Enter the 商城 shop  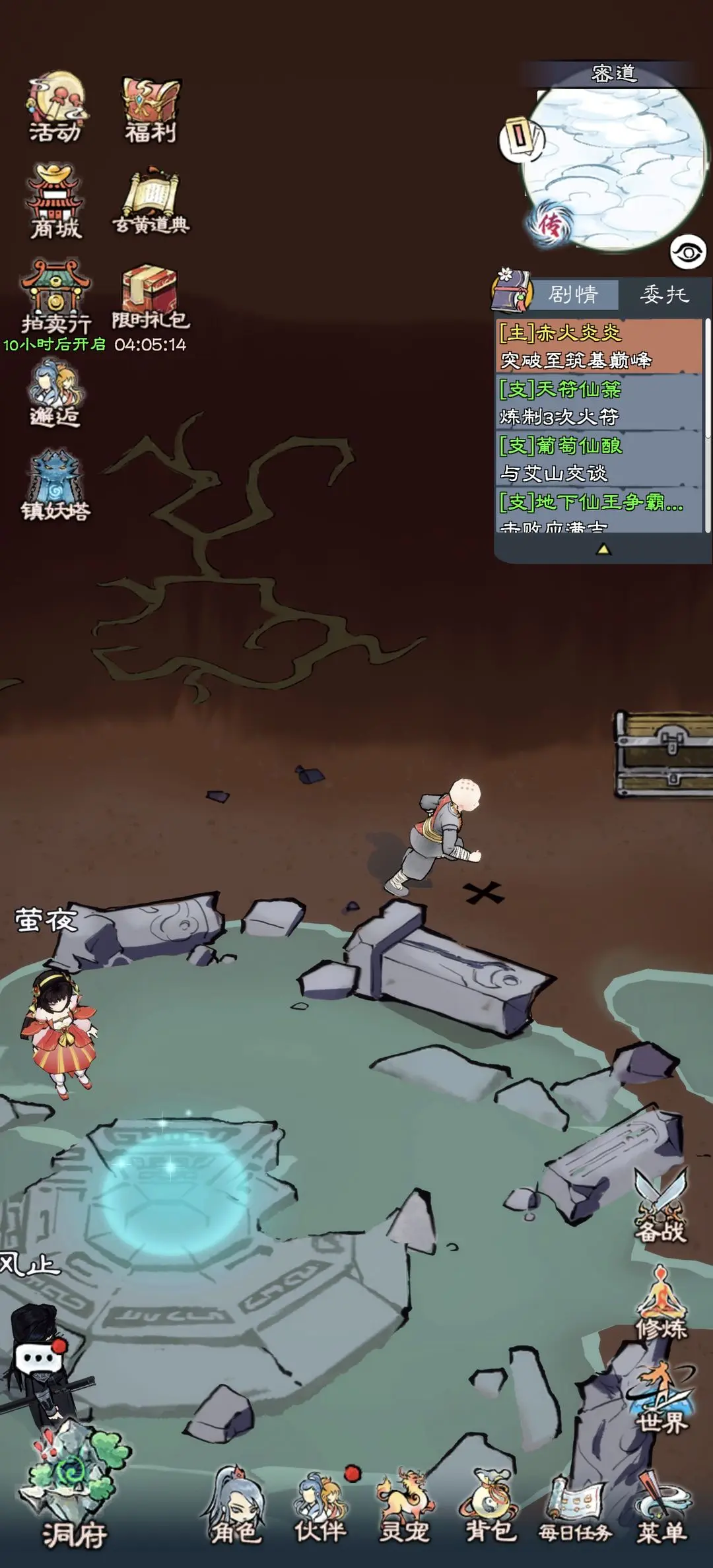click(55, 201)
